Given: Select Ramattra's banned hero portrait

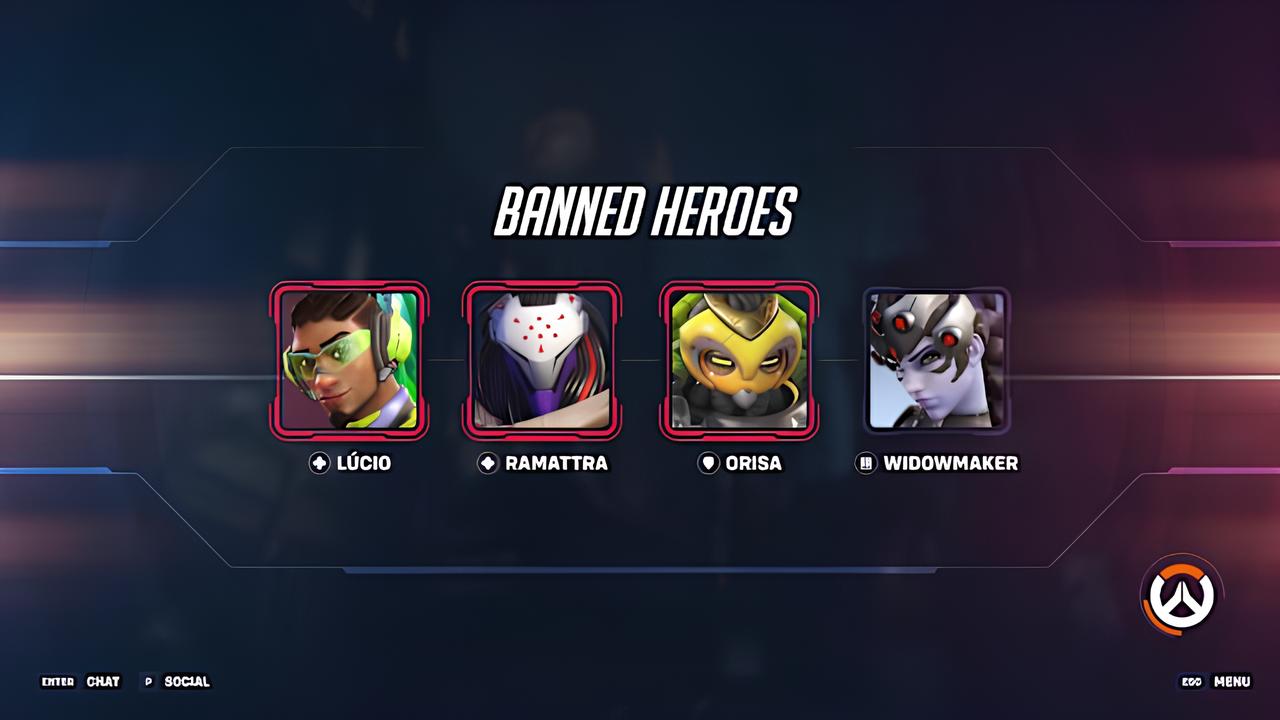Looking at the screenshot, I should pyautogui.click(x=542, y=361).
